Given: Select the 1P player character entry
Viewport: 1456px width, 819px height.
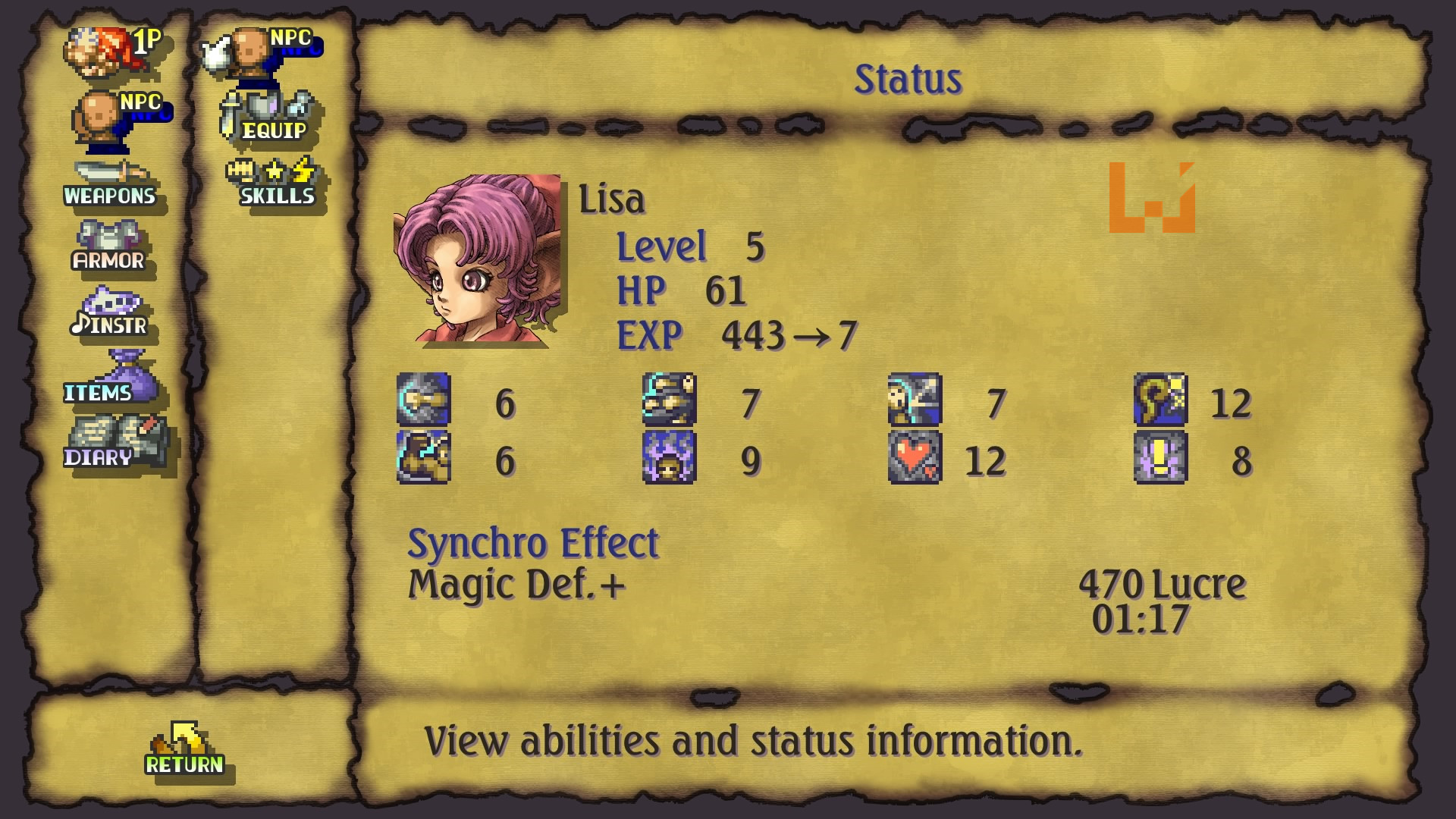Looking at the screenshot, I should point(112,52).
